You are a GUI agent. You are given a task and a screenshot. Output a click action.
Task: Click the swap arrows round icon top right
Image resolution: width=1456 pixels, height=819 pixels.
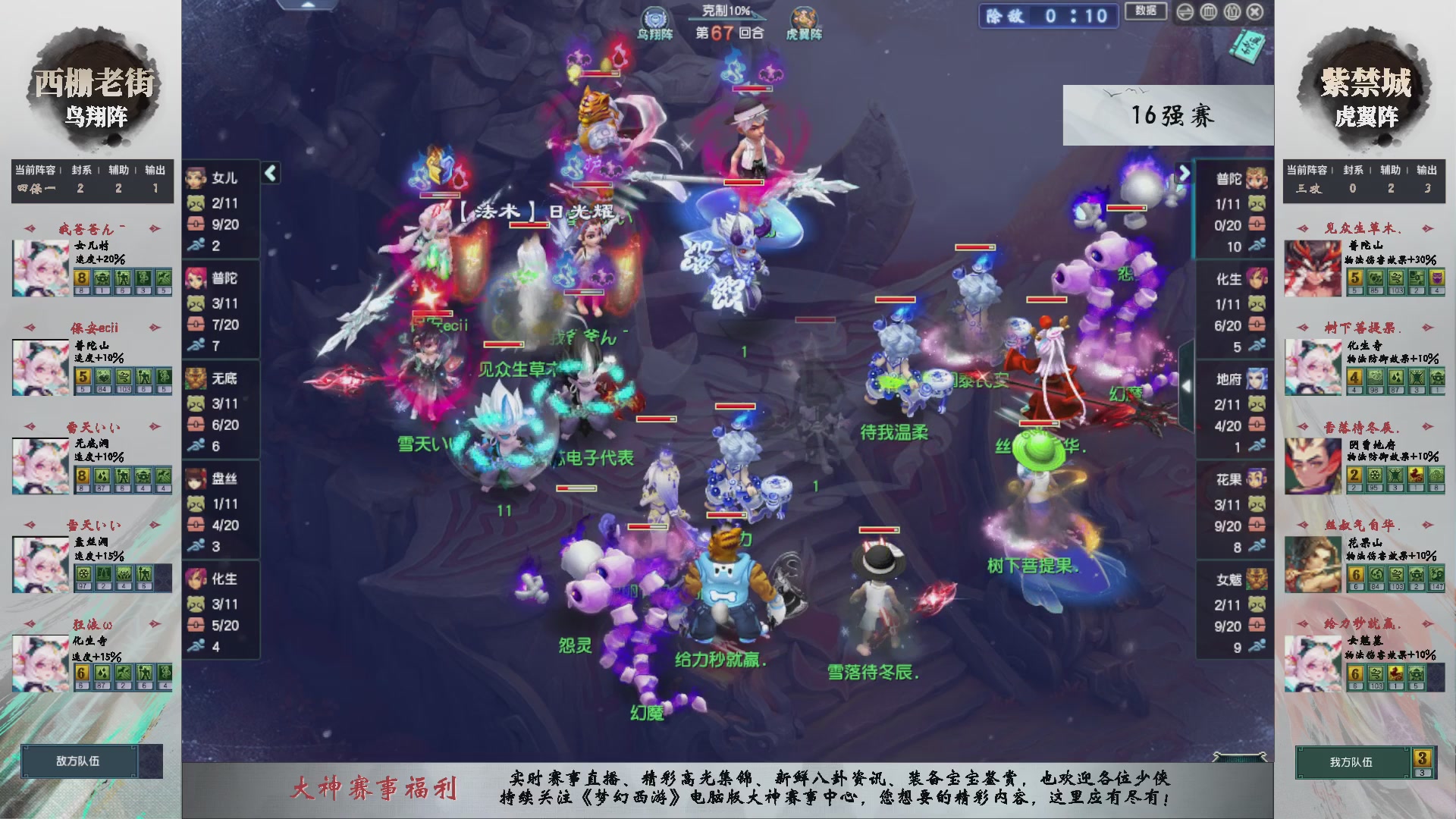click(1184, 12)
